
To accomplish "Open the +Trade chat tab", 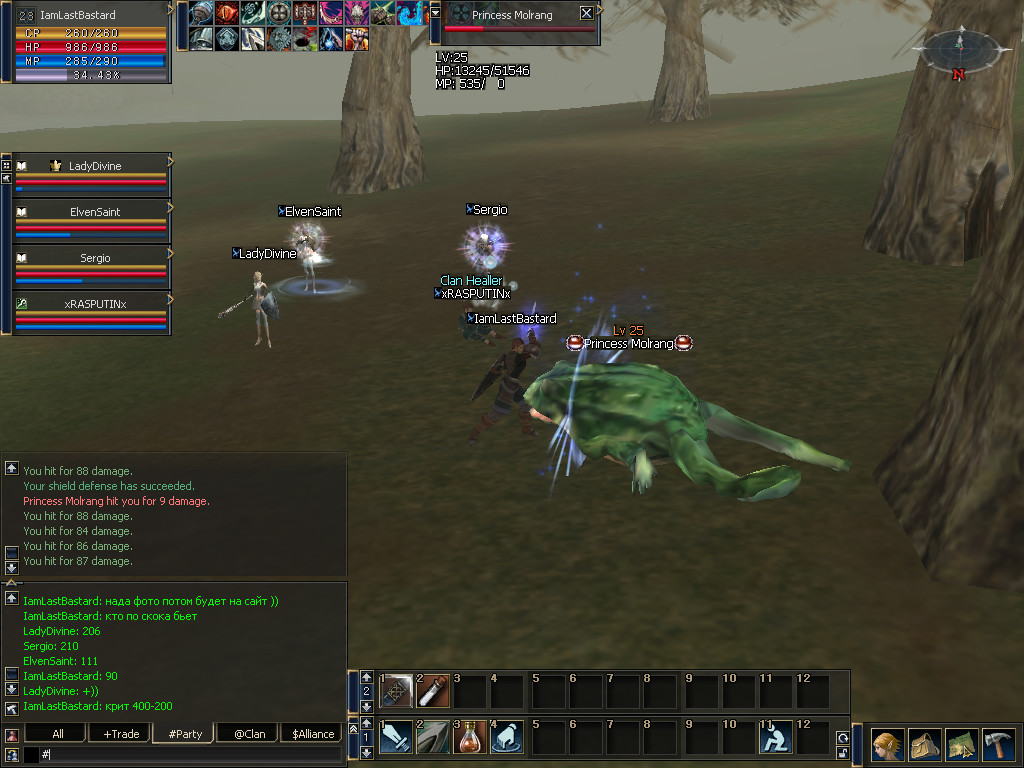I will (x=121, y=734).
